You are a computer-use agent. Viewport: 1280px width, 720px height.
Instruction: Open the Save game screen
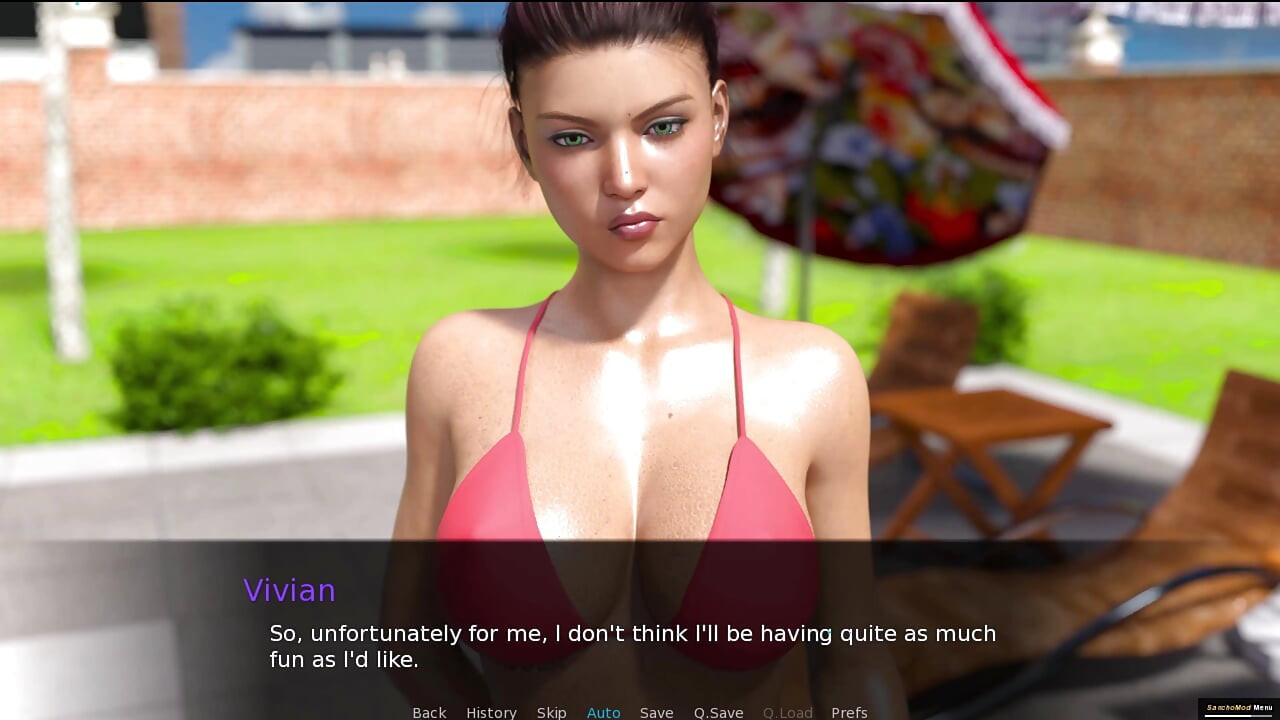[656, 712]
